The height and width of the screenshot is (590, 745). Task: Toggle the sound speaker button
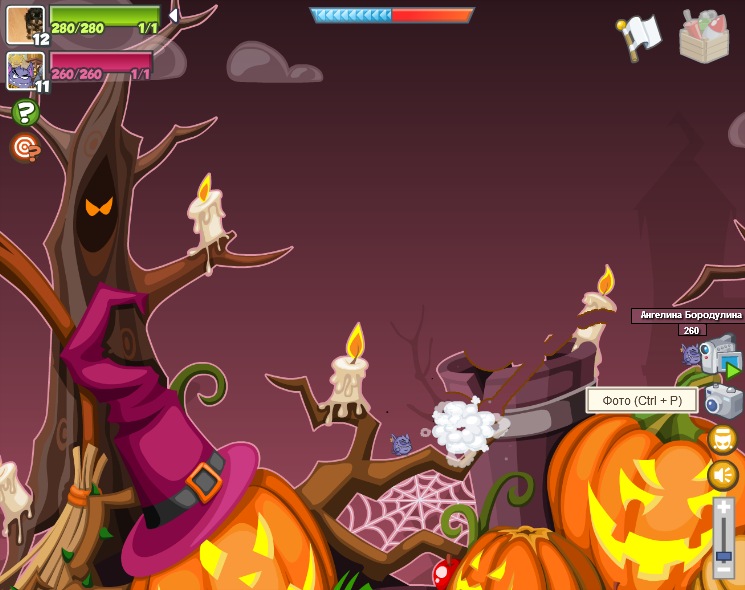click(722, 475)
